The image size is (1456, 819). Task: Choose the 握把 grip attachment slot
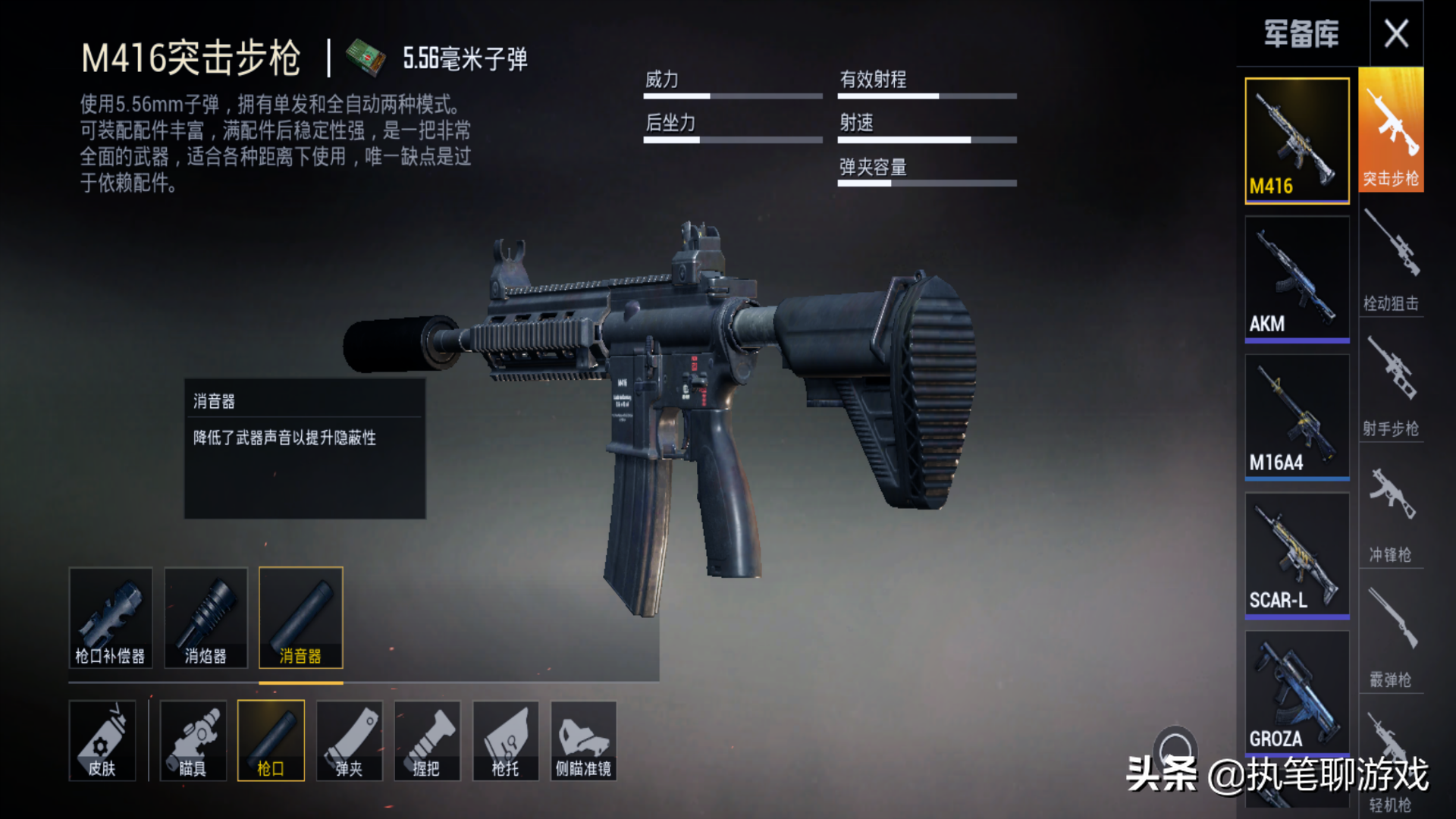coord(427,740)
